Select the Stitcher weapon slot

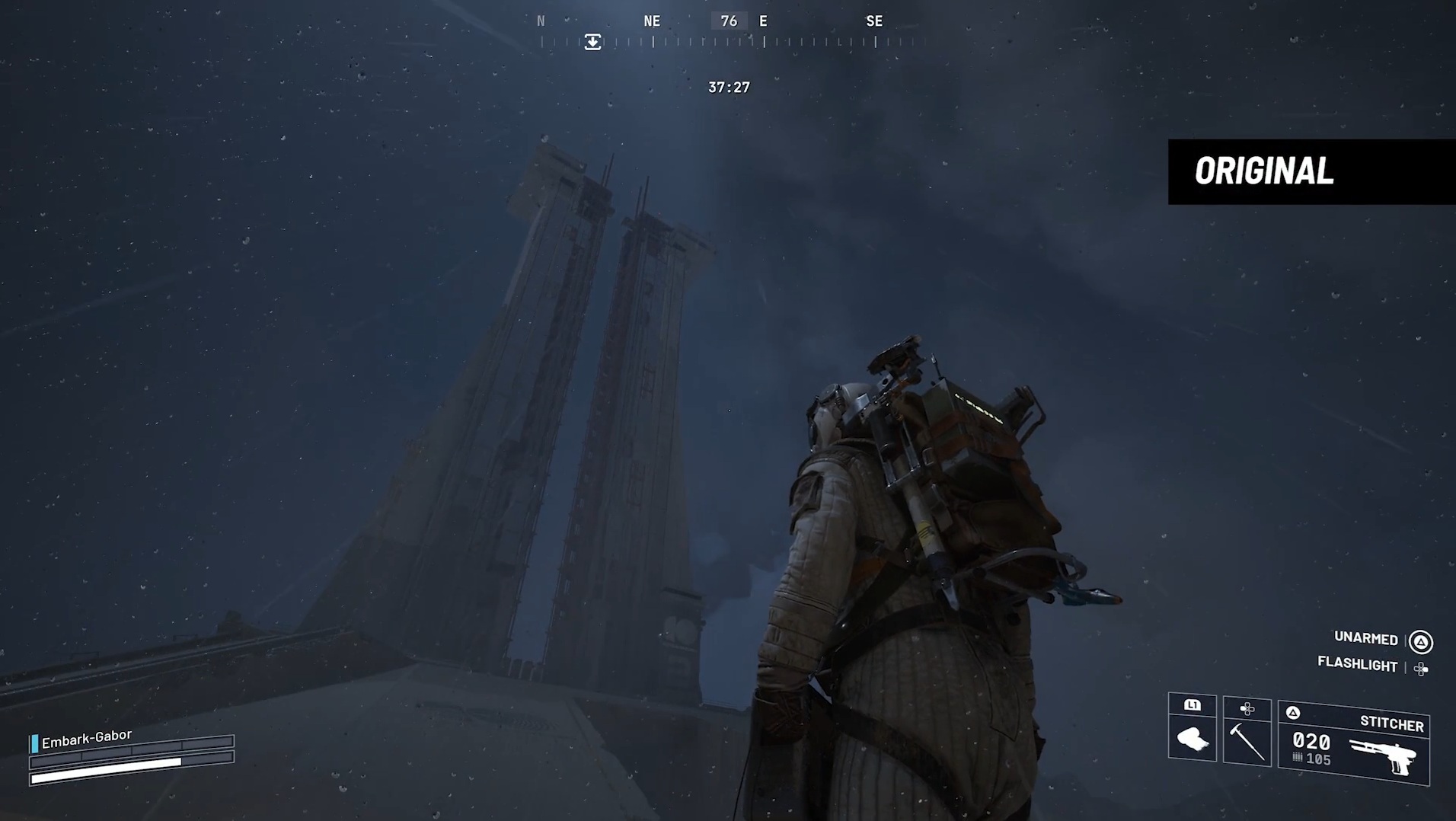point(1353,743)
